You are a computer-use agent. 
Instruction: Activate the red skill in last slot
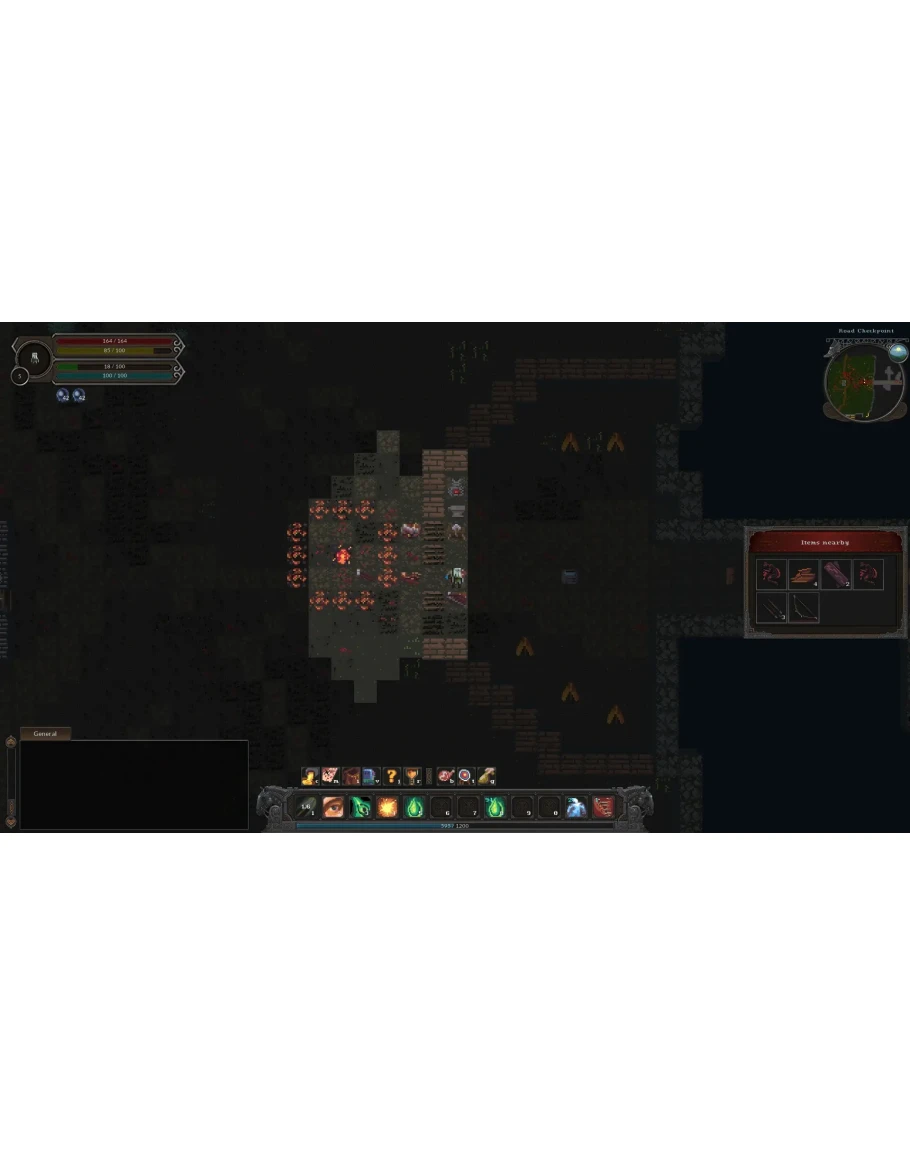click(x=603, y=807)
